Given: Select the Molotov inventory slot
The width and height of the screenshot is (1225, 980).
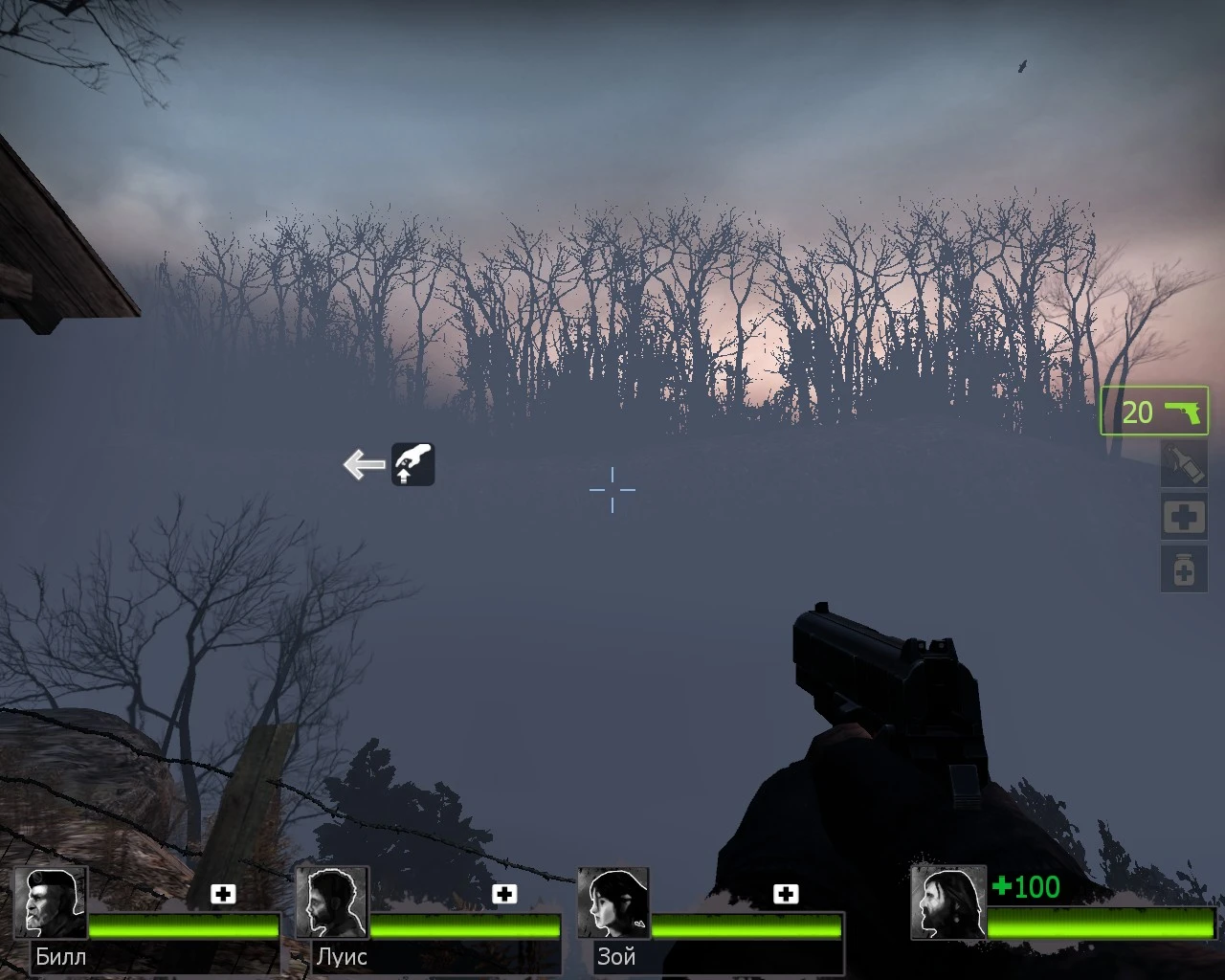Looking at the screenshot, I should point(1183,465).
